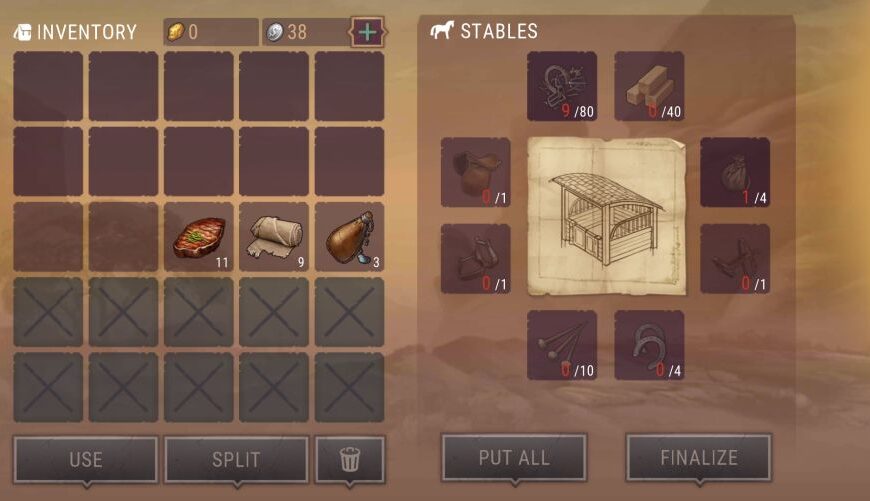This screenshot has height=501, width=870.
Task: Select the saddle requirement slot
Action: (475, 172)
